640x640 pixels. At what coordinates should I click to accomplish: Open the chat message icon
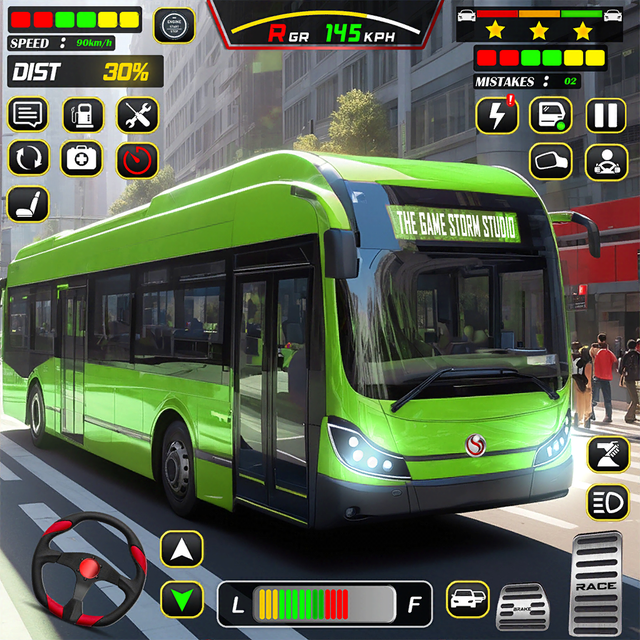[28, 114]
